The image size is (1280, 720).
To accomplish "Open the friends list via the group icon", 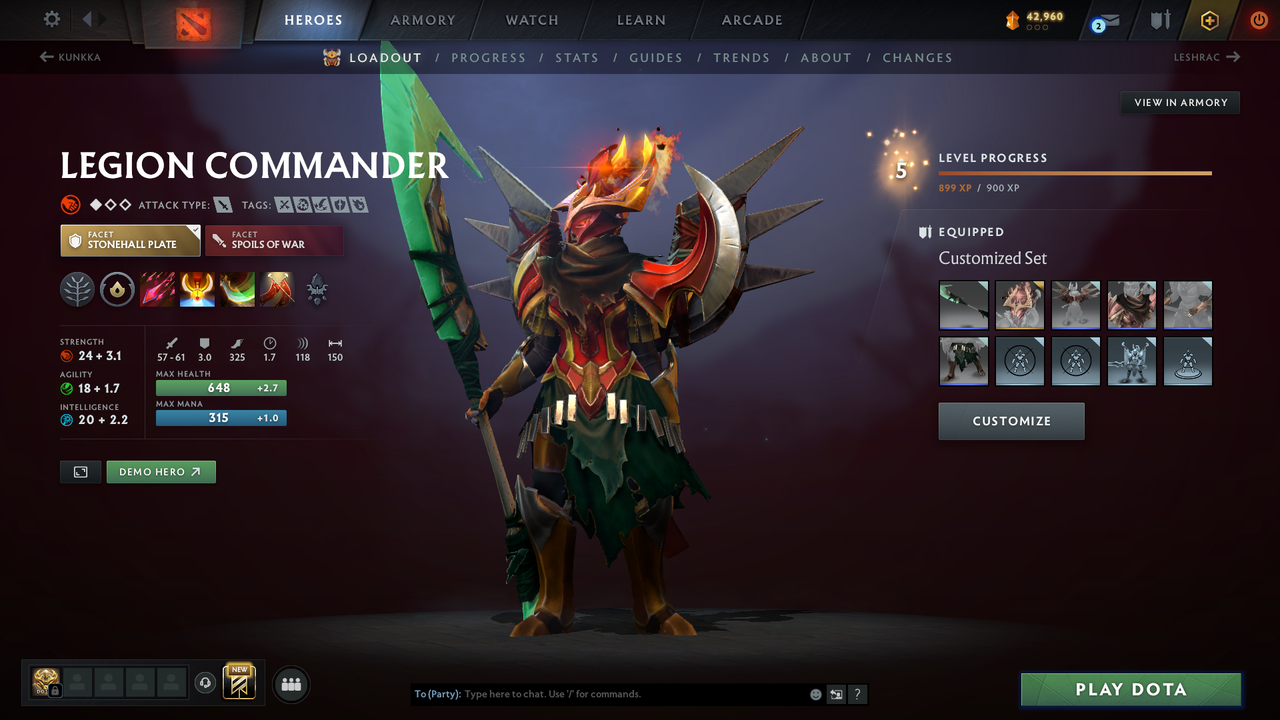I will point(289,683).
